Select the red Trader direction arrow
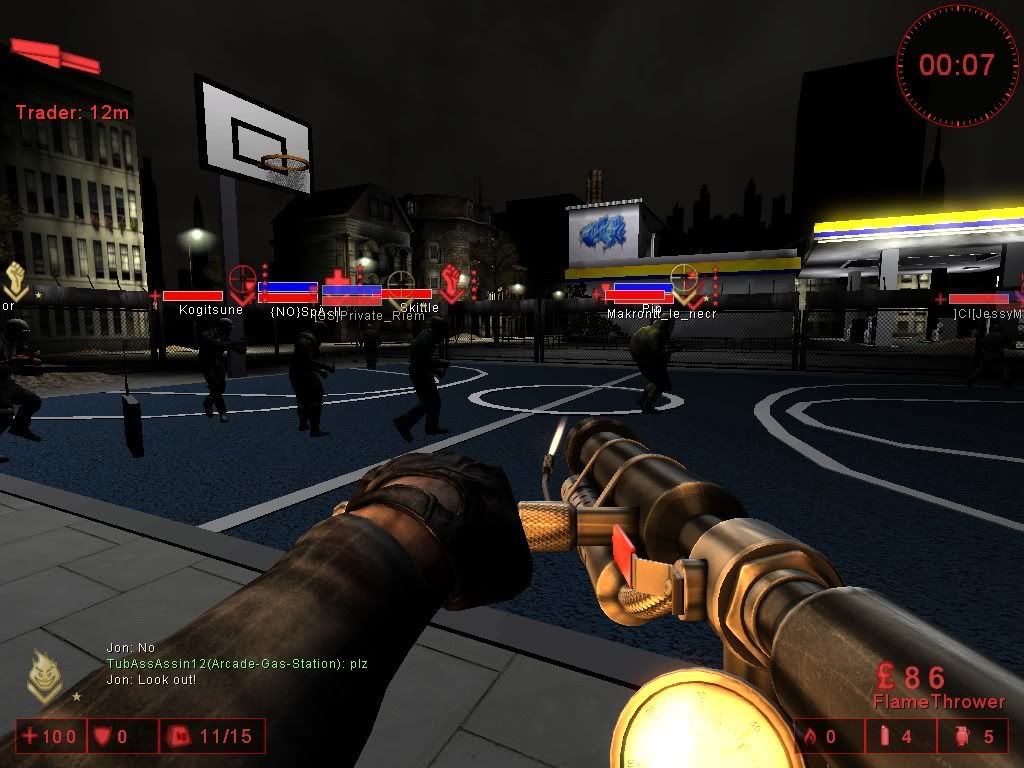 tap(58, 55)
